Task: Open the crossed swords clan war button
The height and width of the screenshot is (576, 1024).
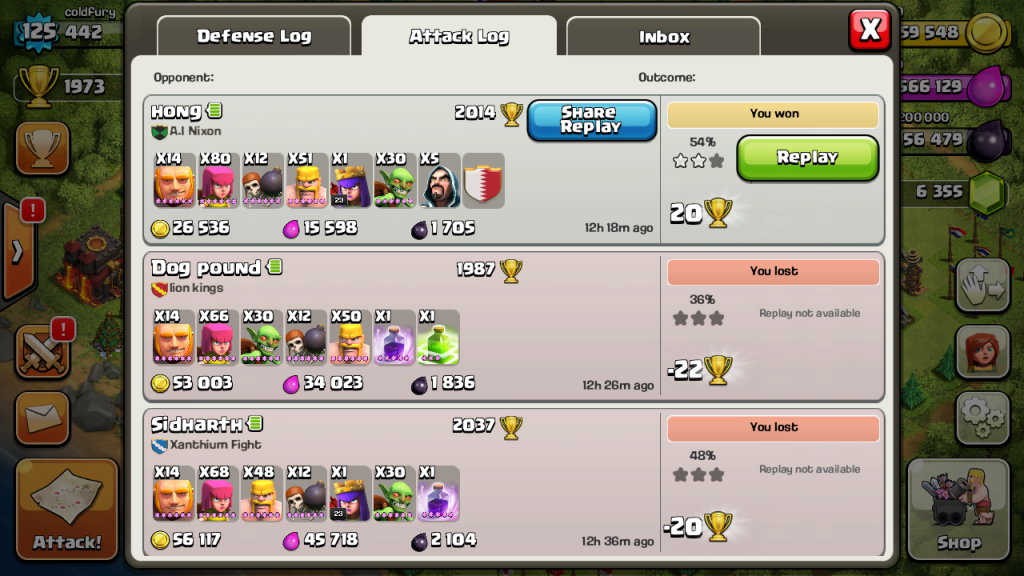Action: [42, 352]
